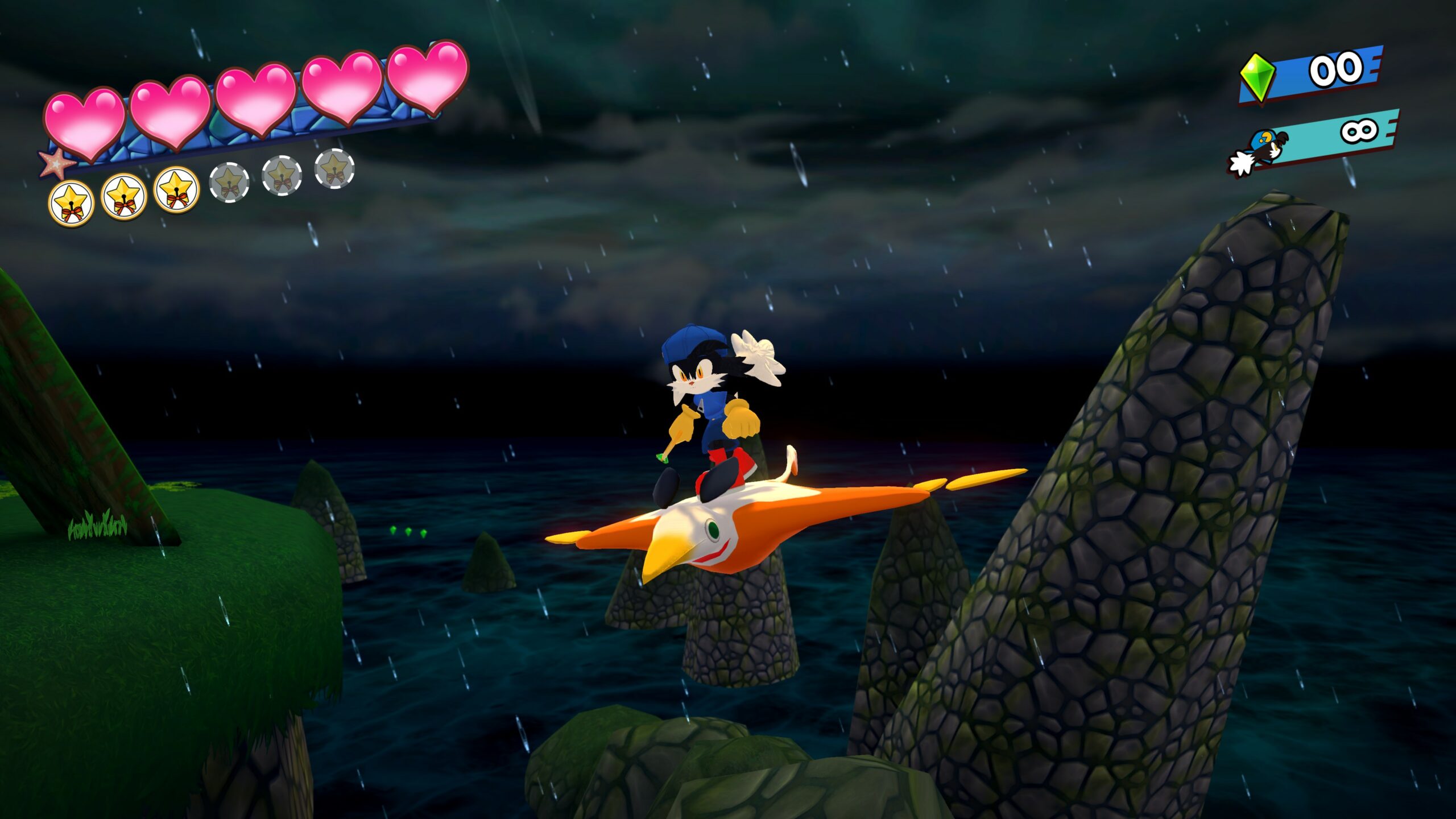
Task: Click the pink starfish beside the hearts
Action: (x=56, y=163)
